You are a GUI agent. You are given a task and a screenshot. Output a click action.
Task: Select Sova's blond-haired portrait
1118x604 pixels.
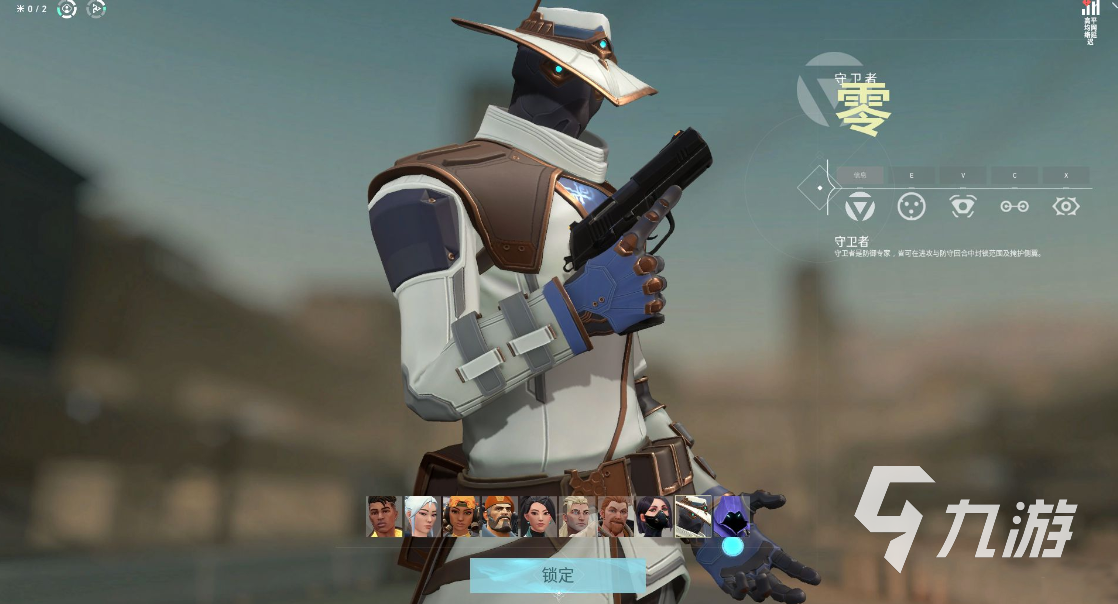click(x=577, y=517)
